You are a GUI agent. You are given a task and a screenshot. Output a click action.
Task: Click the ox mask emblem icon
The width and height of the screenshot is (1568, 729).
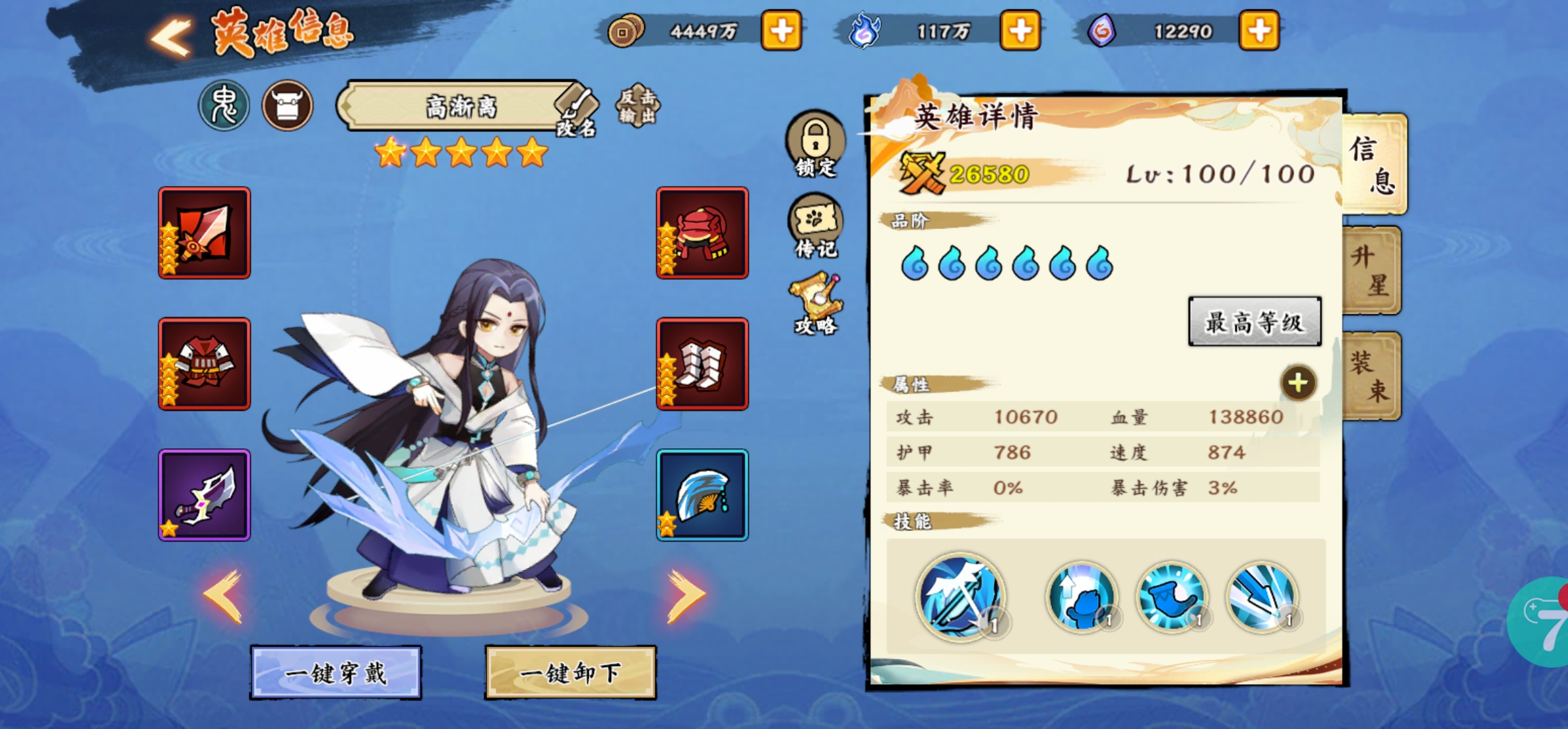[x=288, y=106]
